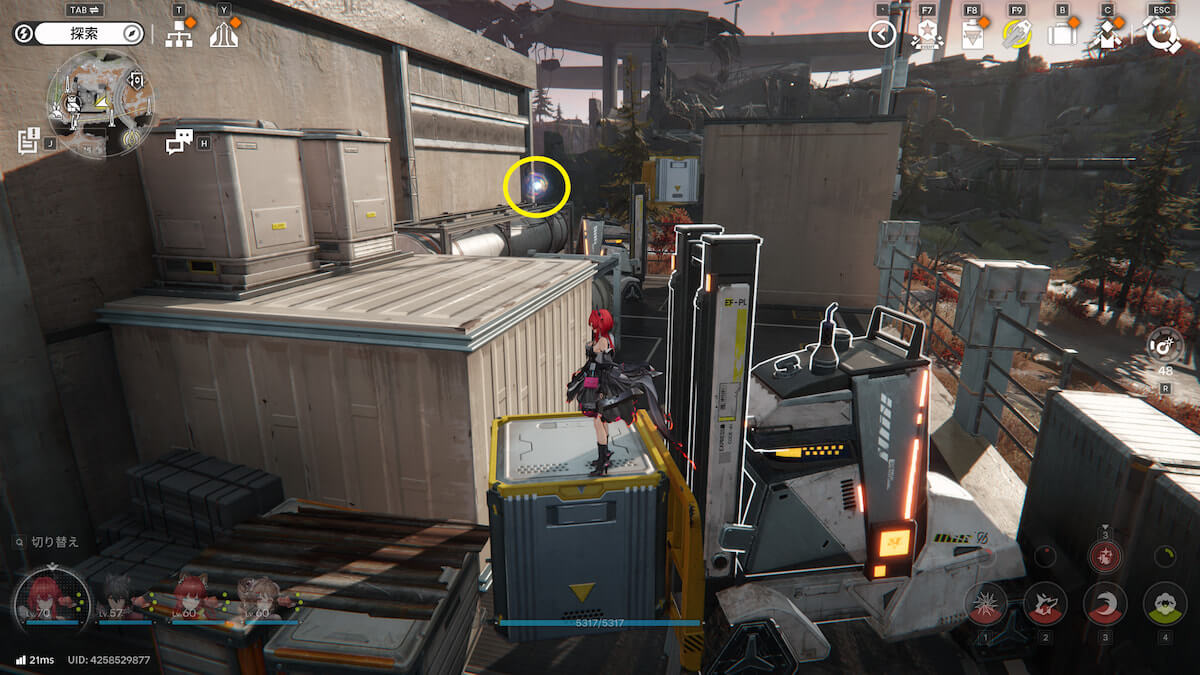The width and height of the screenshot is (1200, 675).
Task: Open the triple-arrow tower icon menu
Action: click(x=224, y=35)
